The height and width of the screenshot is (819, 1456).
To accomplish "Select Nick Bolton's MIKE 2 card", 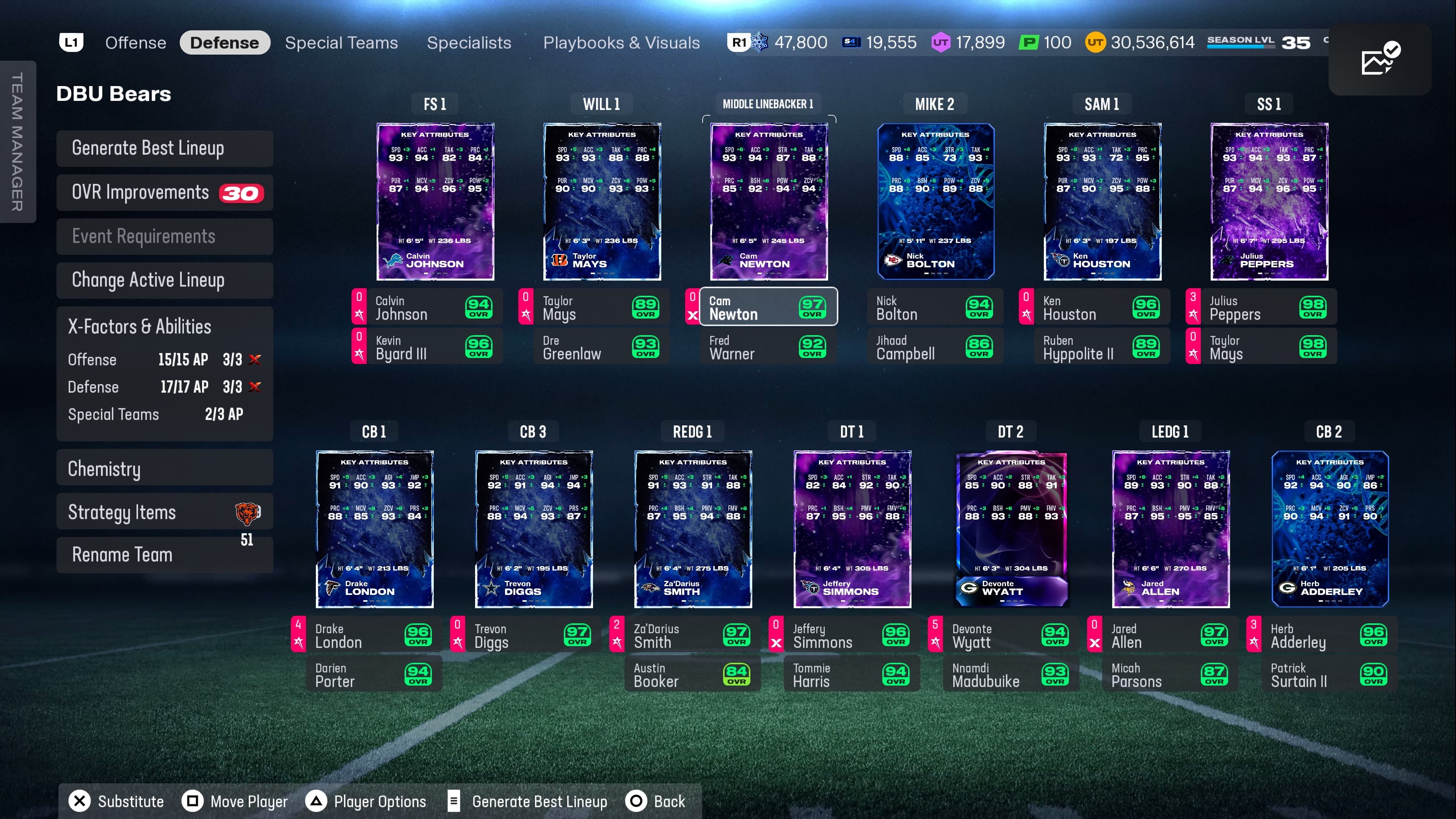I will [935, 202].
